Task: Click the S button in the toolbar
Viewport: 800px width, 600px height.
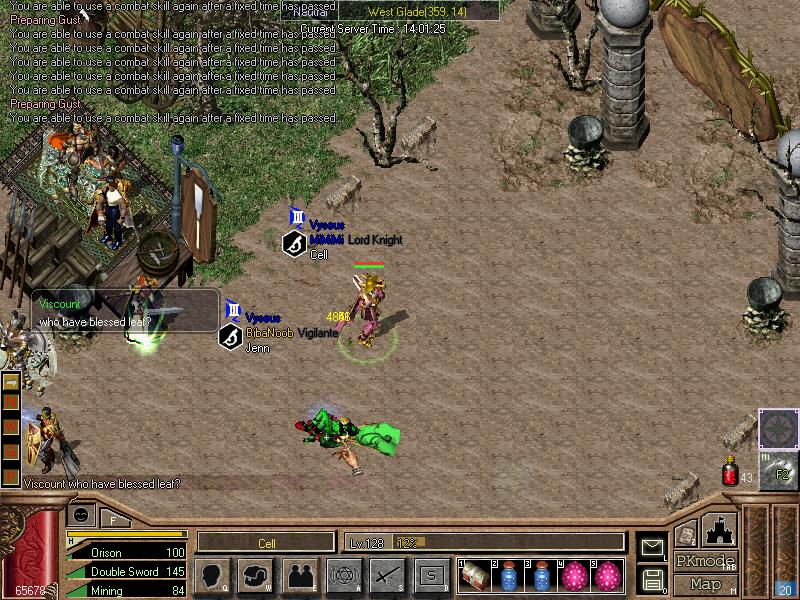Action: pyautogui.click(x=432, y=575)
